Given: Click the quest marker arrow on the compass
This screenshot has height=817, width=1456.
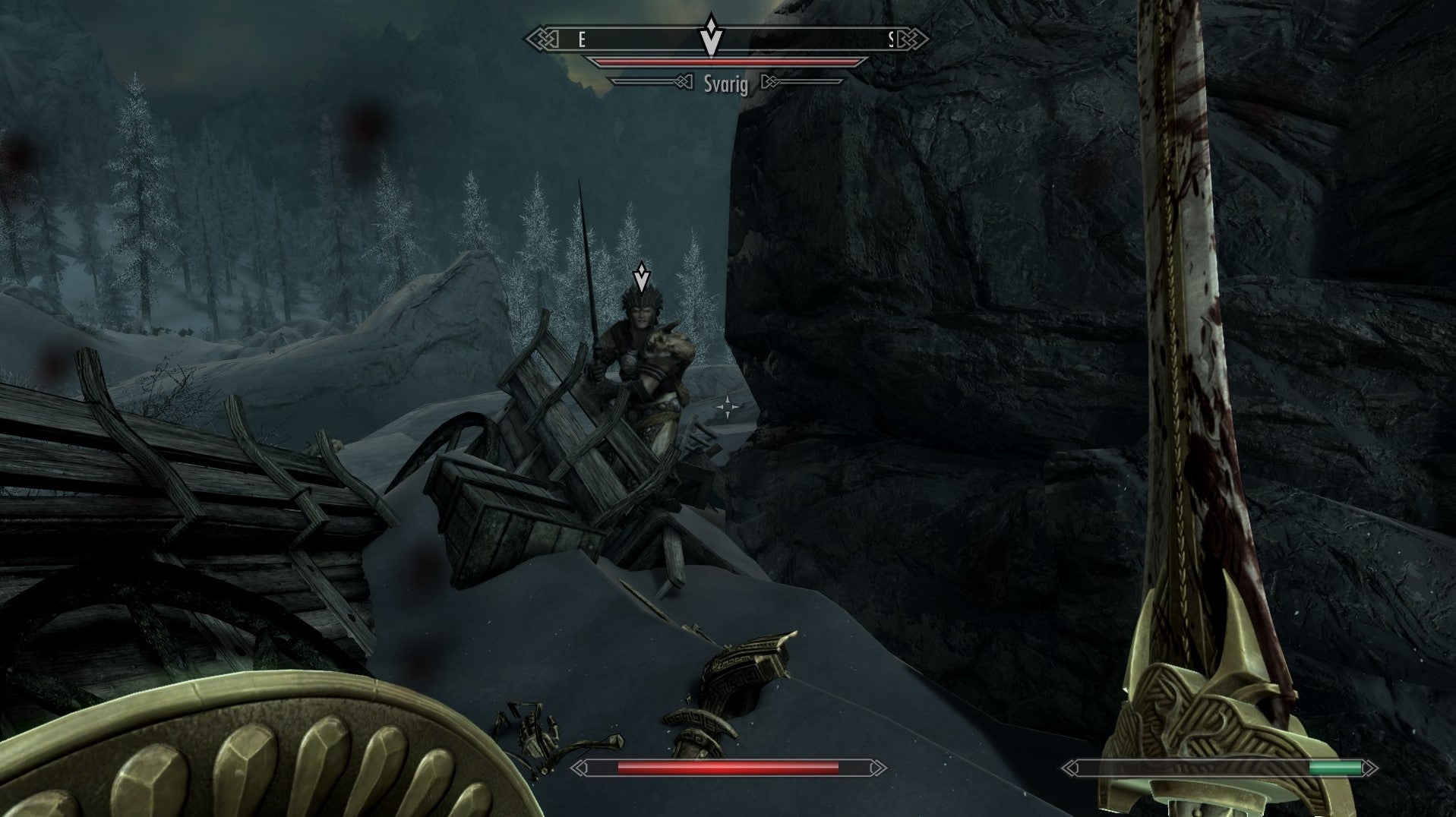Looking at the screenshot, I should [x=710, y=34].
